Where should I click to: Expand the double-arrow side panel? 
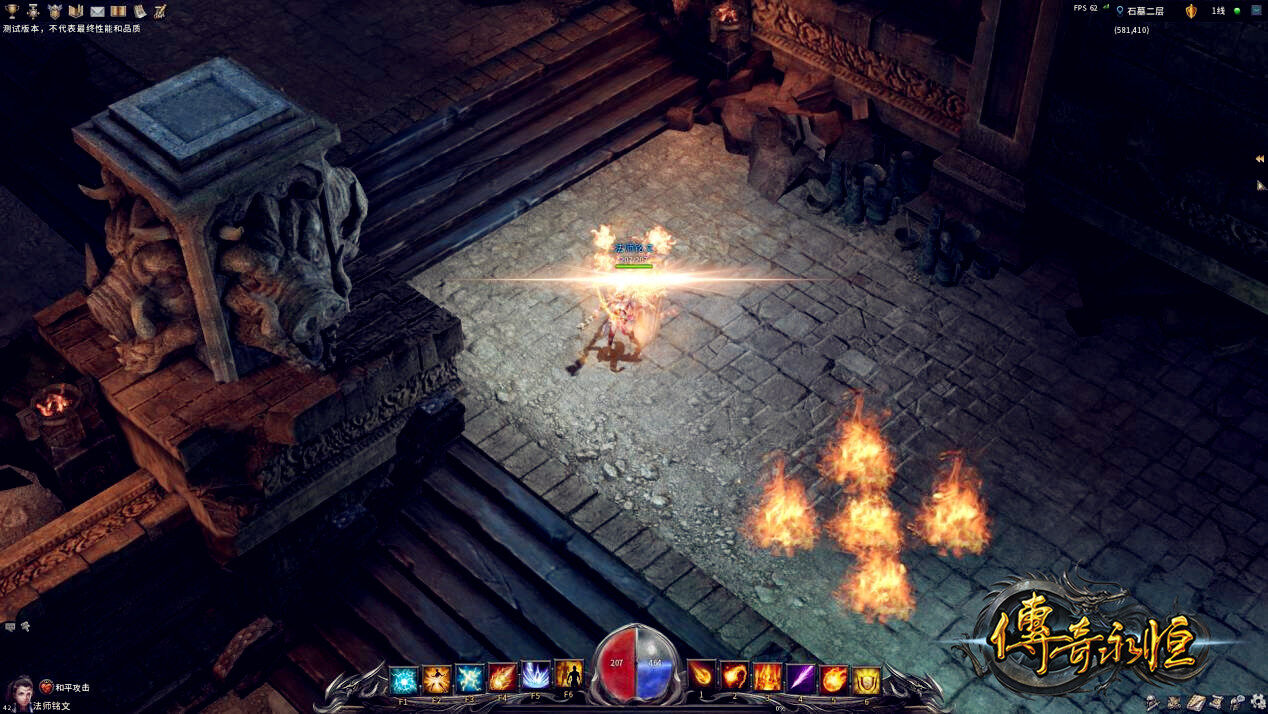pos(1260,159)
